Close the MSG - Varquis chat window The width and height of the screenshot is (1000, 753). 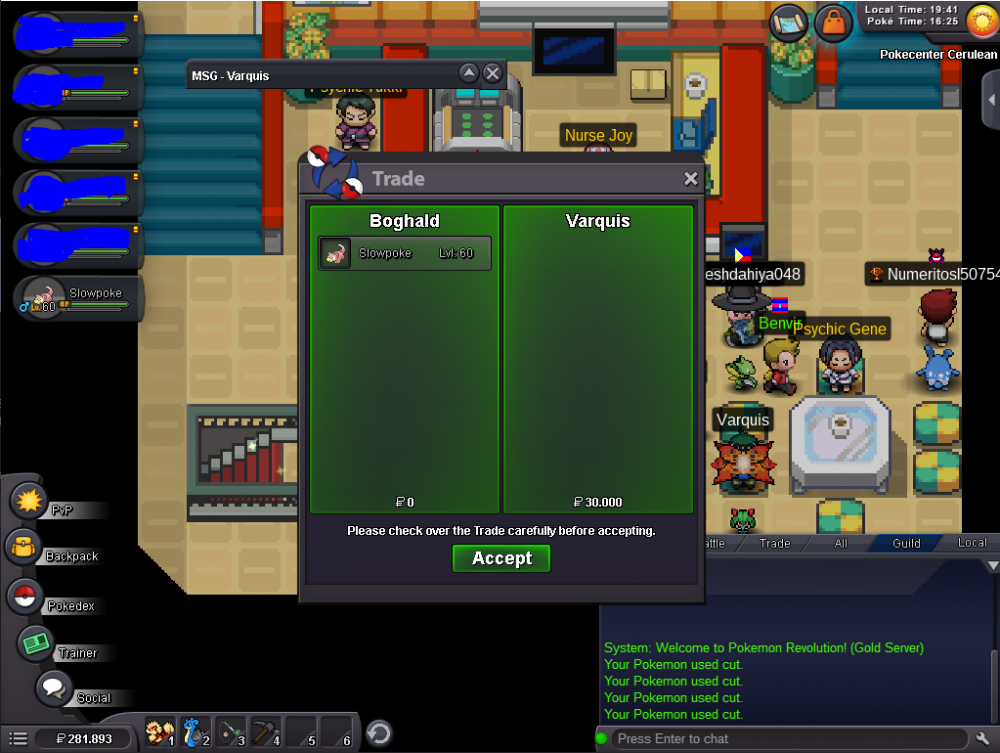click(x=492, y=73)
